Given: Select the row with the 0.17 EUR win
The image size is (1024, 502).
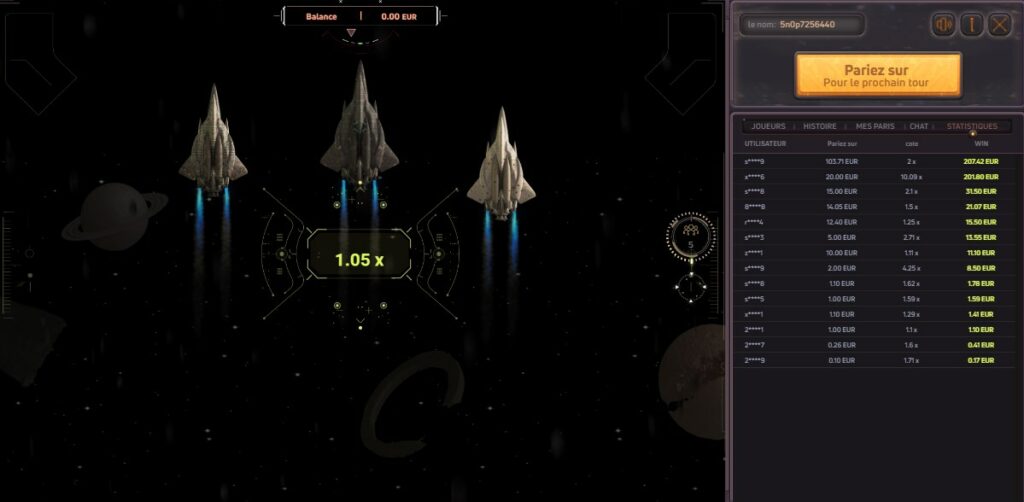Looking at the screenshot, I should (871, 360).
